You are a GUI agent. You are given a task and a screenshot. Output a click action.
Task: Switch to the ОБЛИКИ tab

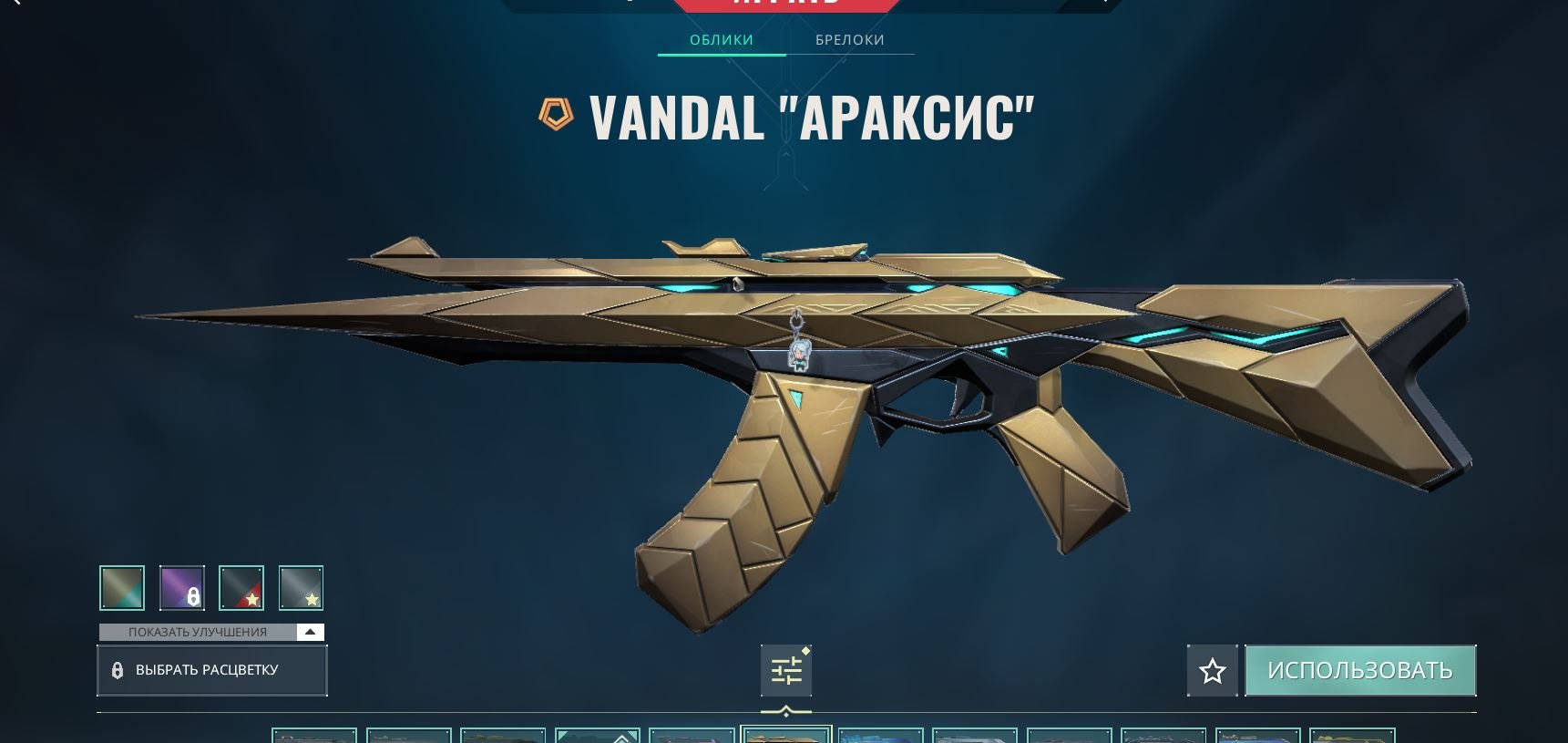pyautogui.click(x=721, y=40)
